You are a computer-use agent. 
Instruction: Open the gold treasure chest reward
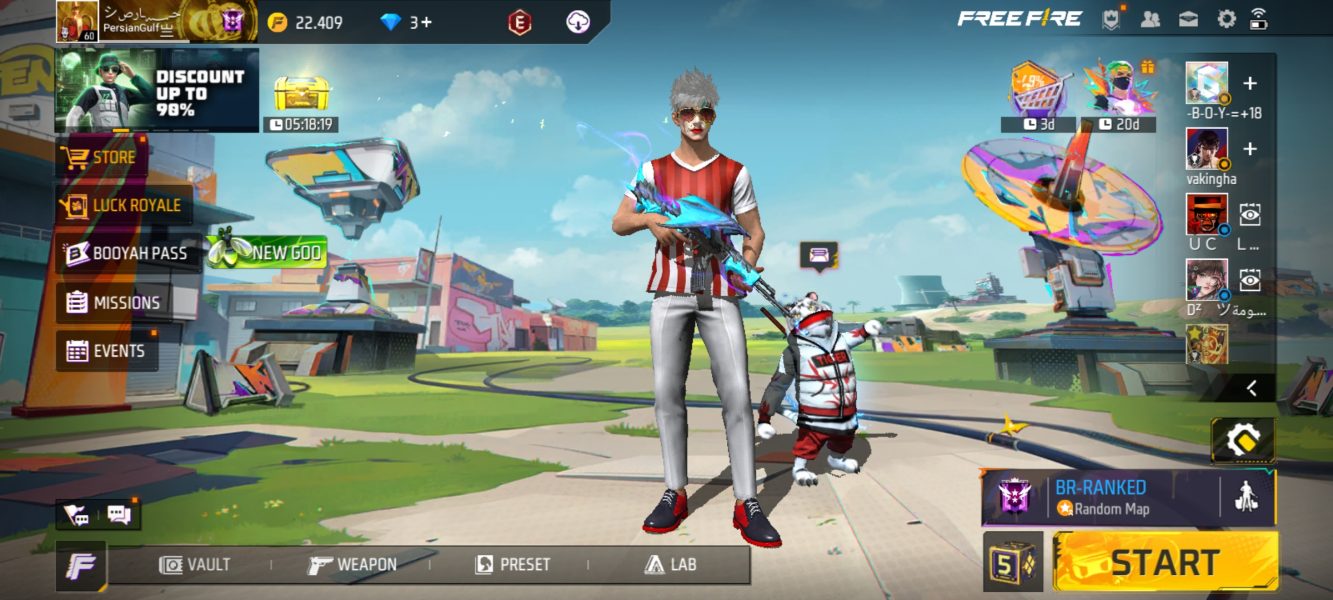[301, 96]
